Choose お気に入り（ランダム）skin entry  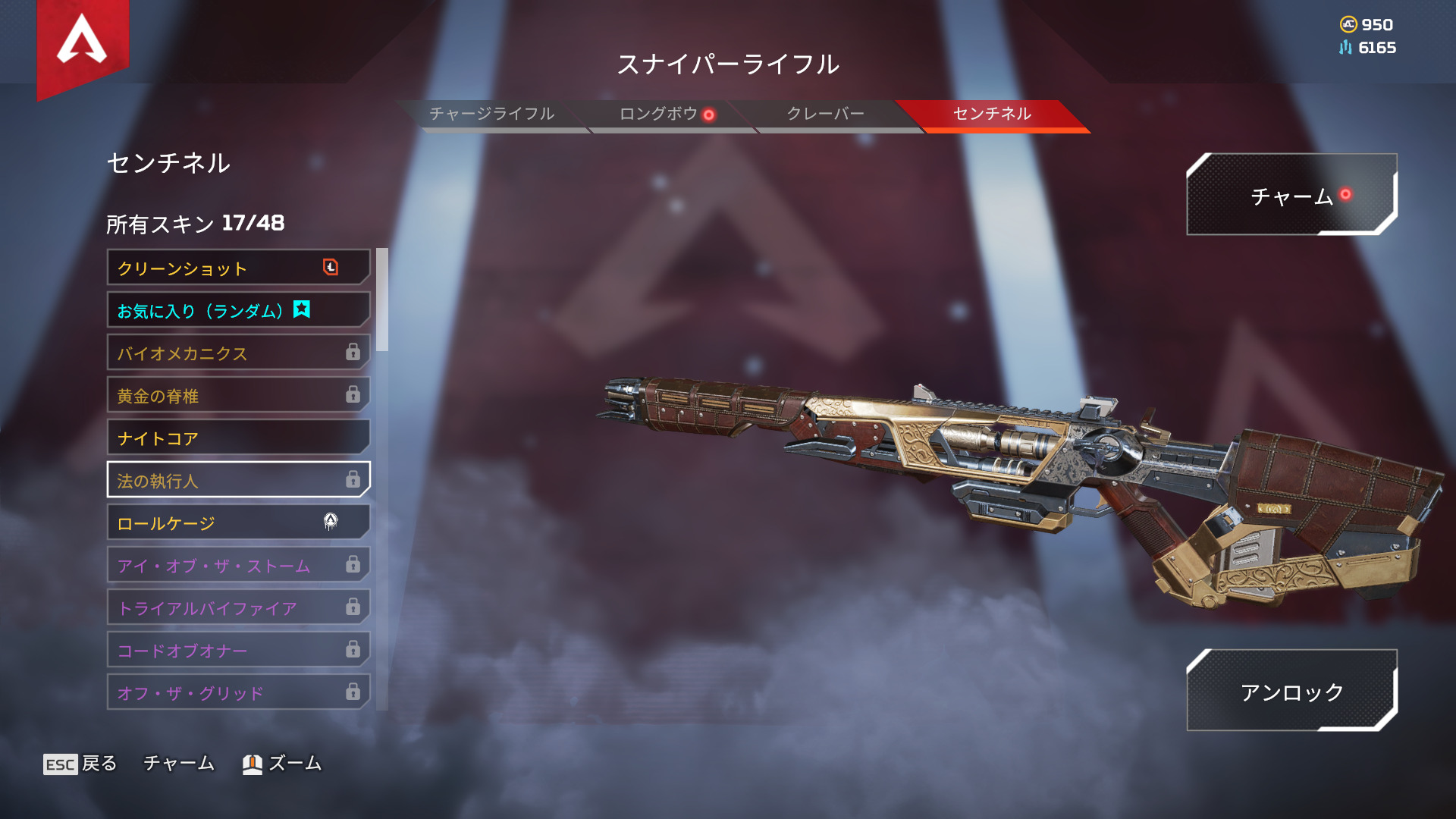[238, 310]
